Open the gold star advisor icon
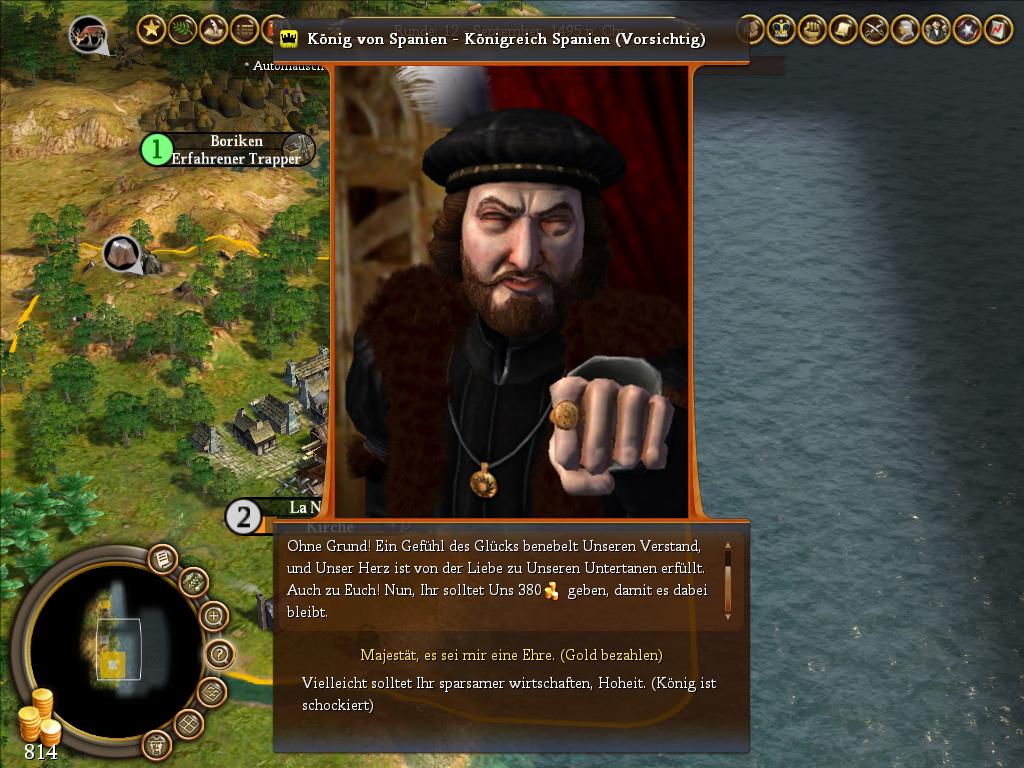Viewport: 1024px width, 768px height. pyautogui.click(x=151, y=29)
